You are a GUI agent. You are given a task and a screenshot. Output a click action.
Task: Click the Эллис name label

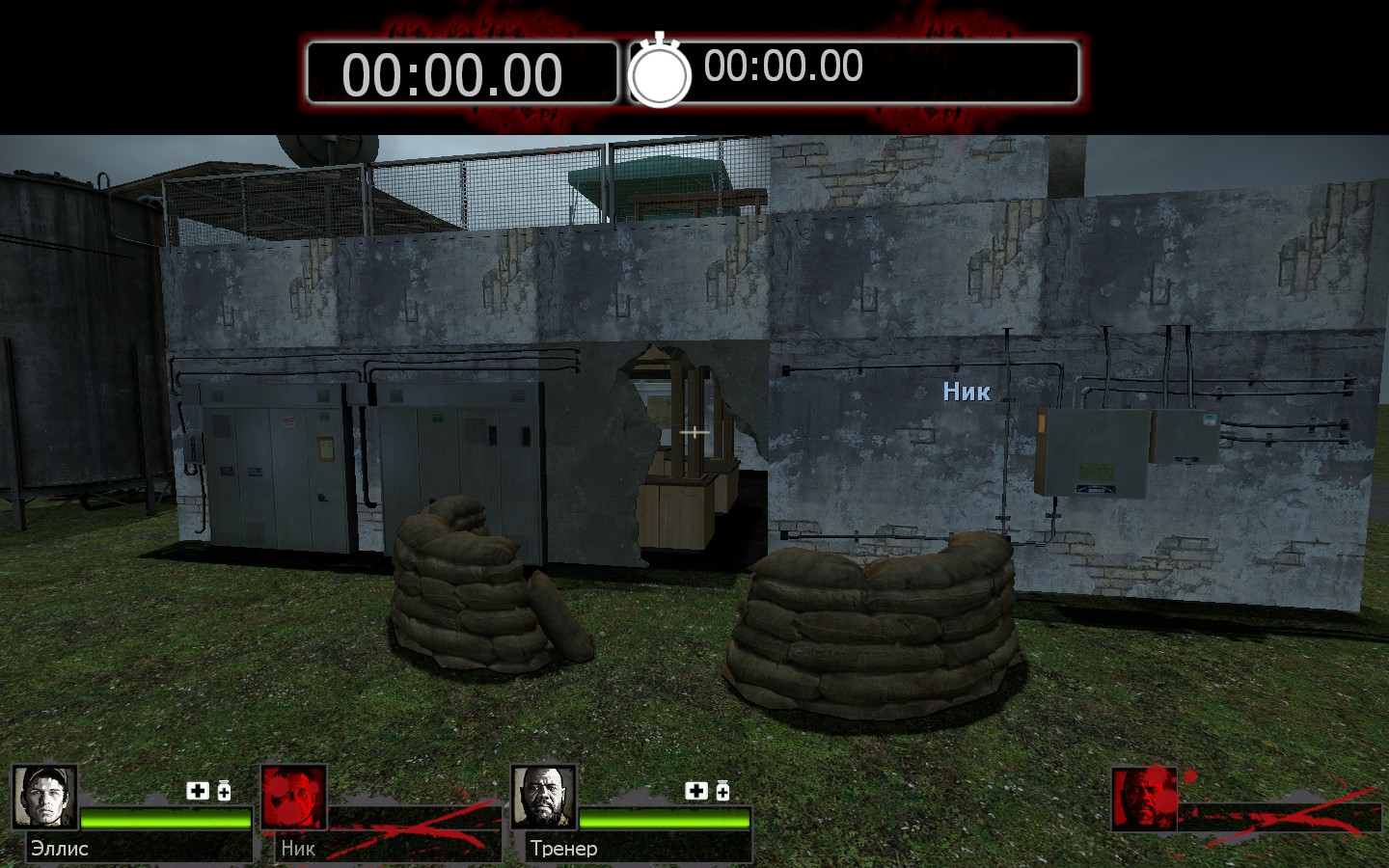[60, 849]
